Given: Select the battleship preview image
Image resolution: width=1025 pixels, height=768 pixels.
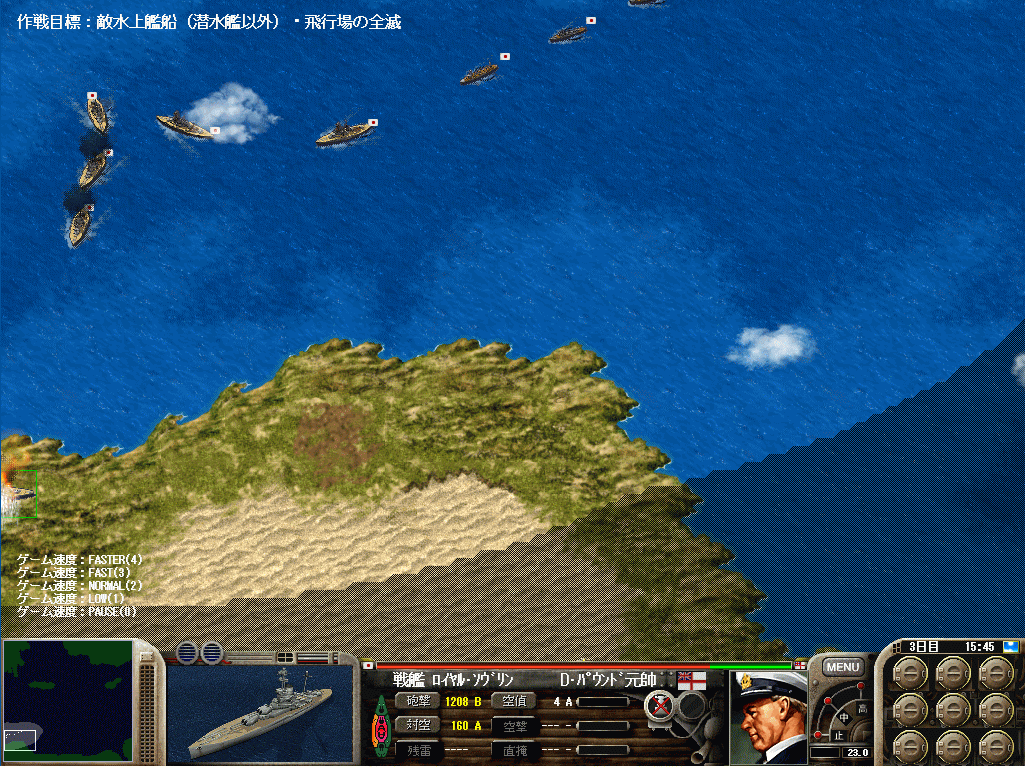Looking at the screenshot, I should click(261, 714).
